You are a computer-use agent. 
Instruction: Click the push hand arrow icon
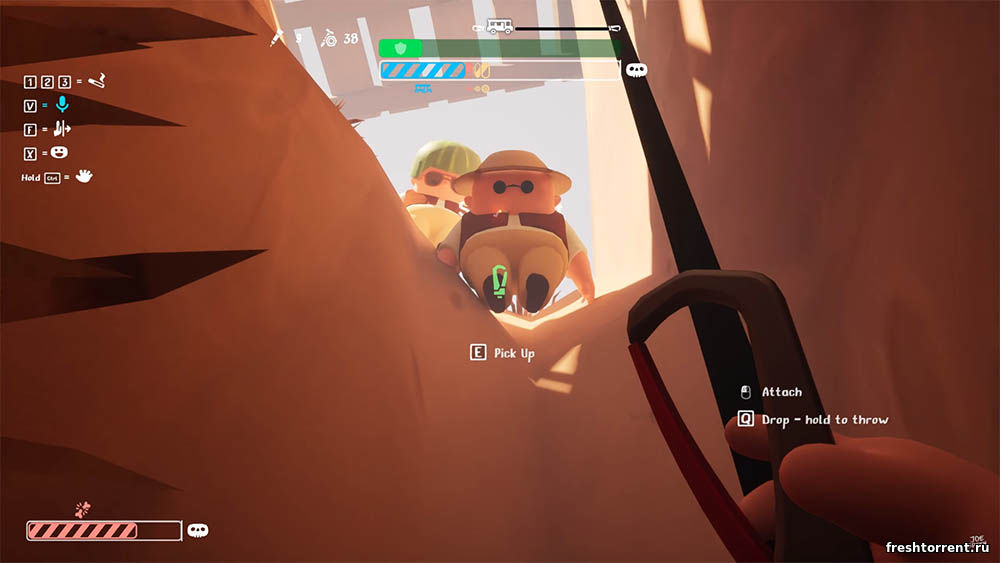click(x=62, y=128)
